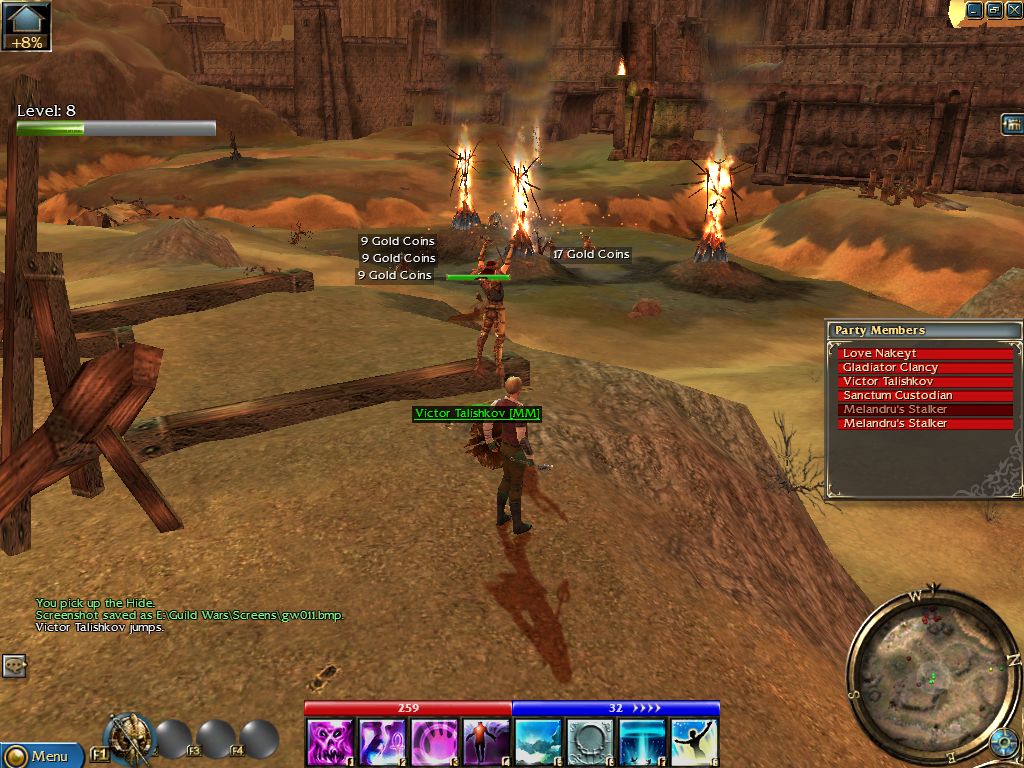Cast the blue light beam skill
Screen dimensions: 1024x768
[642, 742]
